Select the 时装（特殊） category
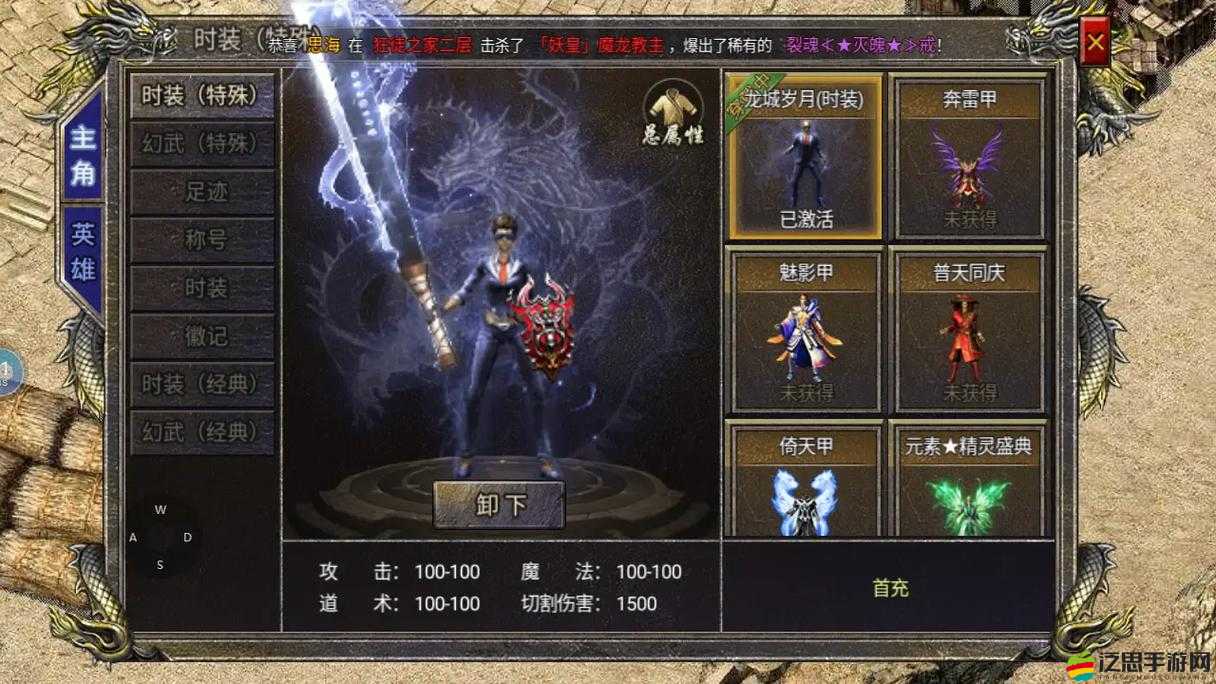 coord(201,96)
